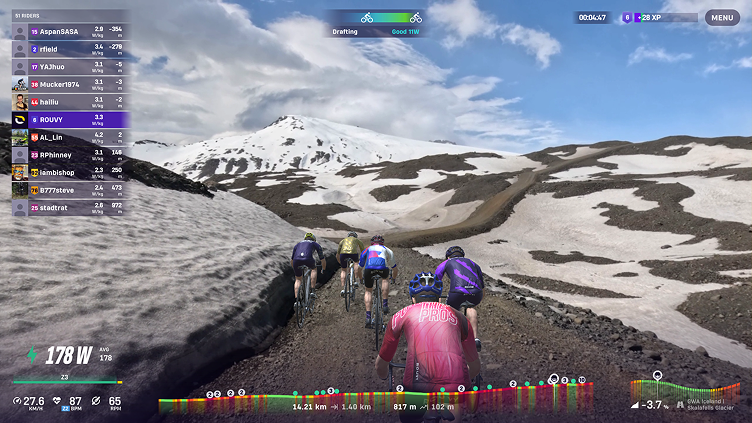
Task: Click Mucker1974 in the rider leaderboard
Action: [x=69, y=84]
